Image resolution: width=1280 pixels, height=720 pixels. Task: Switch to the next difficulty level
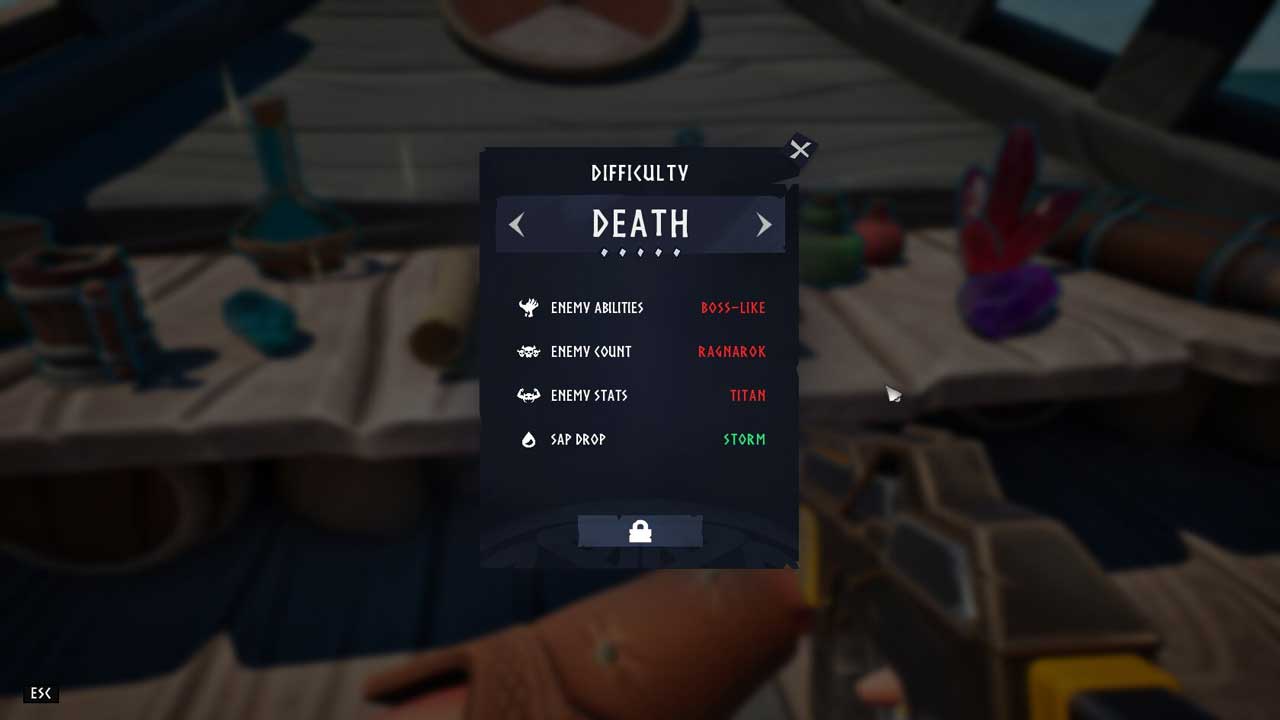[764, 225]
